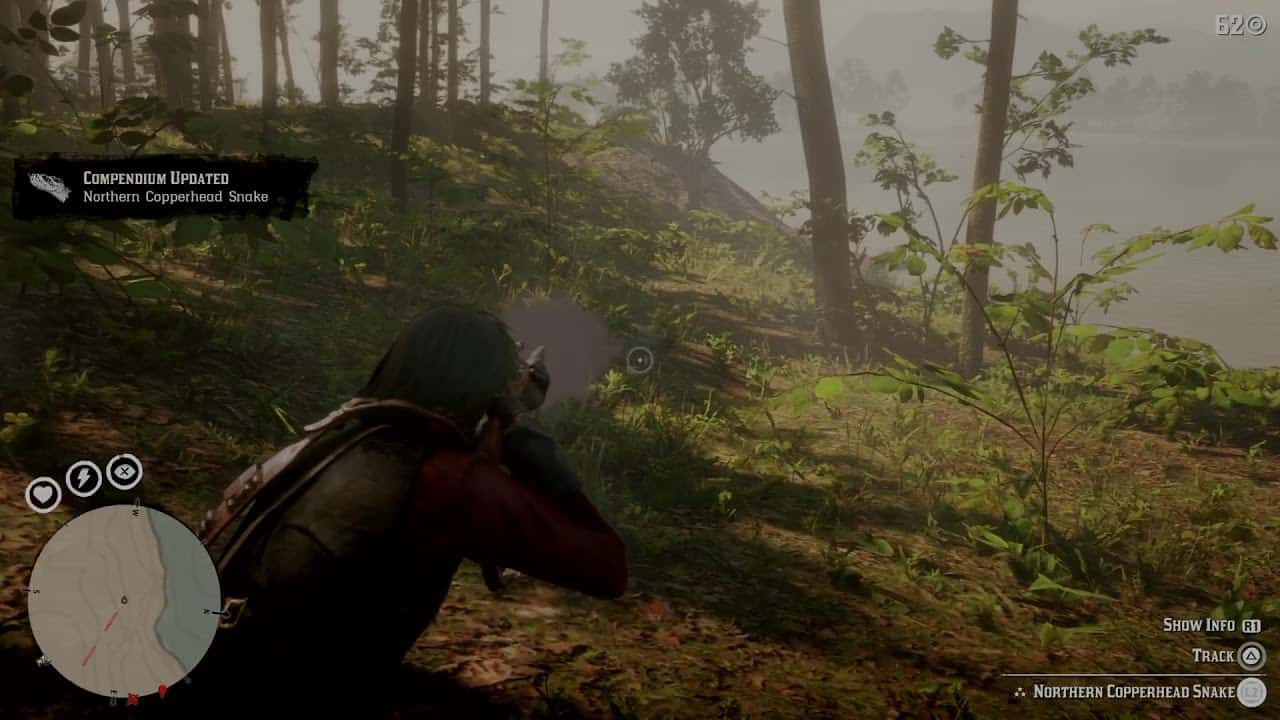Select the lightning bolt stamina core
The image size is (1280, 720).
[x=83, y=476]
